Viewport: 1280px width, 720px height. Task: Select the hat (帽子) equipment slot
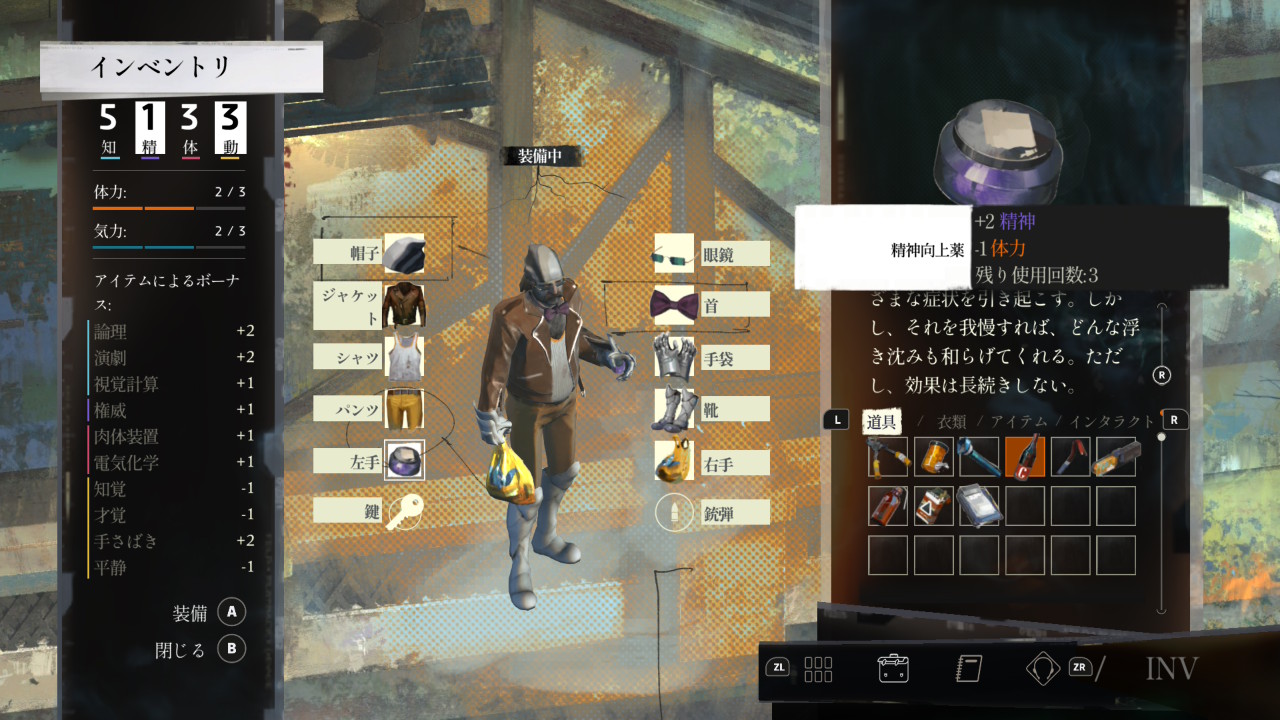coord(404,253)
